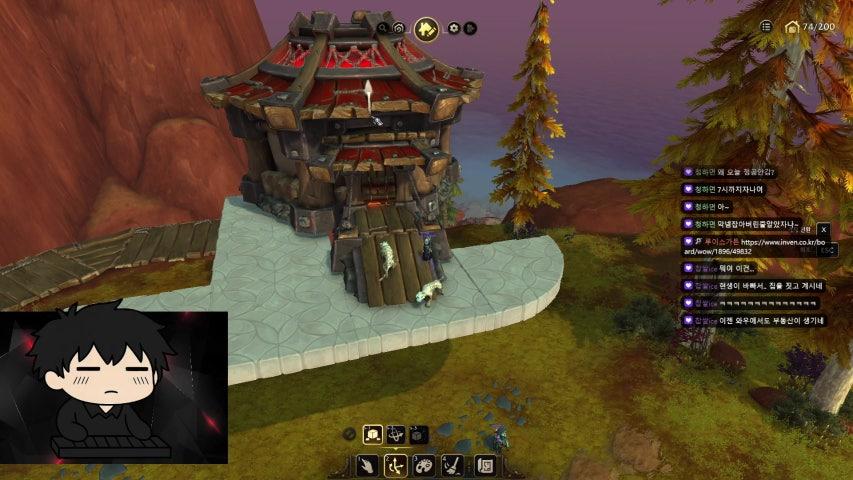Viewport: 853px width, 480px height.
Task: Click the house icon next to 74/200
Action: click(x=792, y=27)
